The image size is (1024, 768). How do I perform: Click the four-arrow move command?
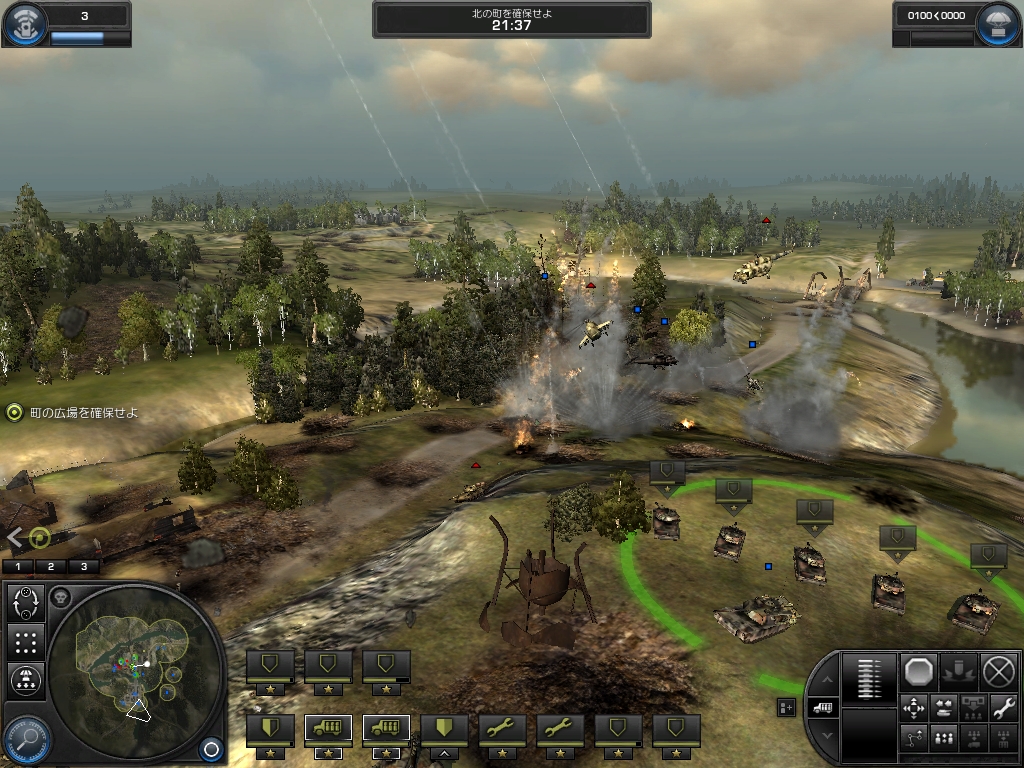914,708
